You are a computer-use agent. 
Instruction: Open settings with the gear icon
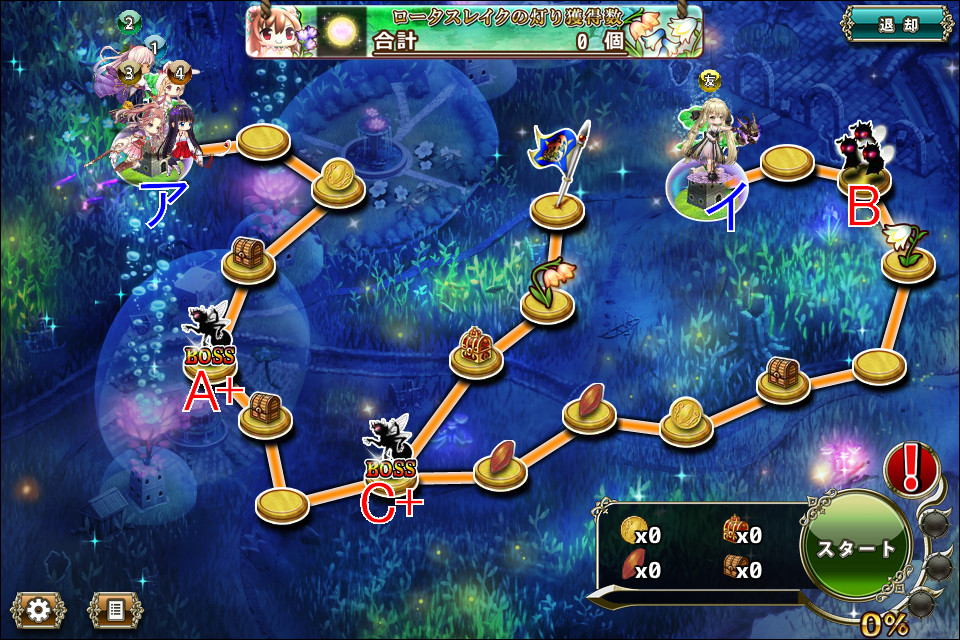click(x=38, y=607)
